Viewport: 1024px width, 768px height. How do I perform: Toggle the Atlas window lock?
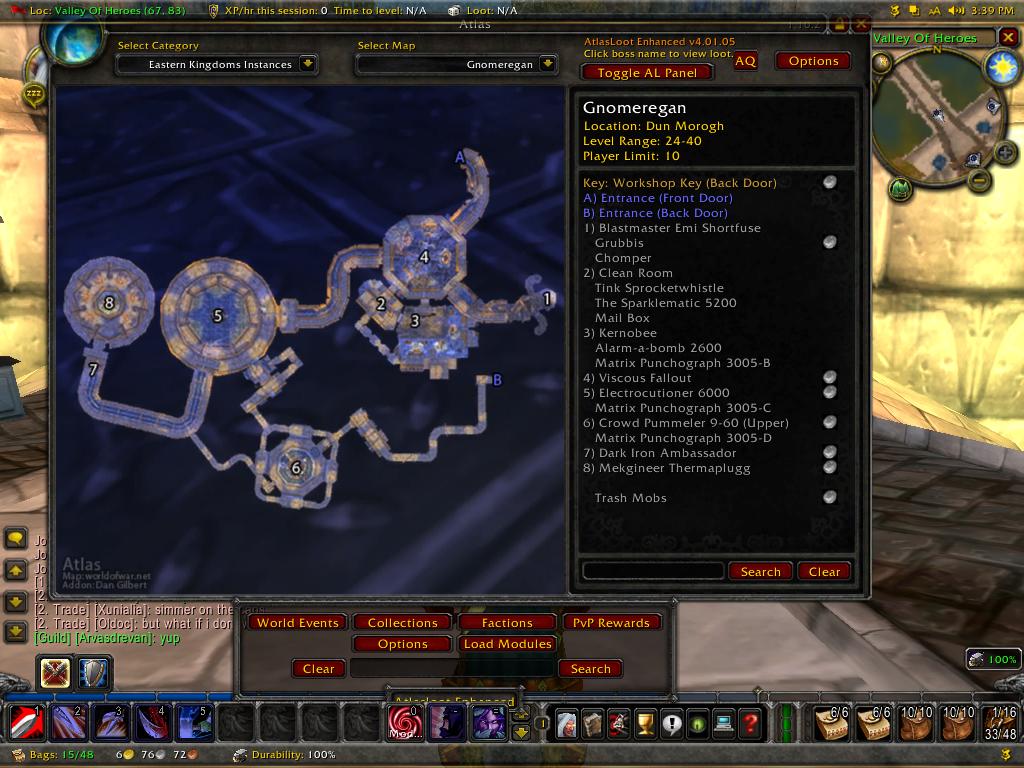[x=839, y=23]
